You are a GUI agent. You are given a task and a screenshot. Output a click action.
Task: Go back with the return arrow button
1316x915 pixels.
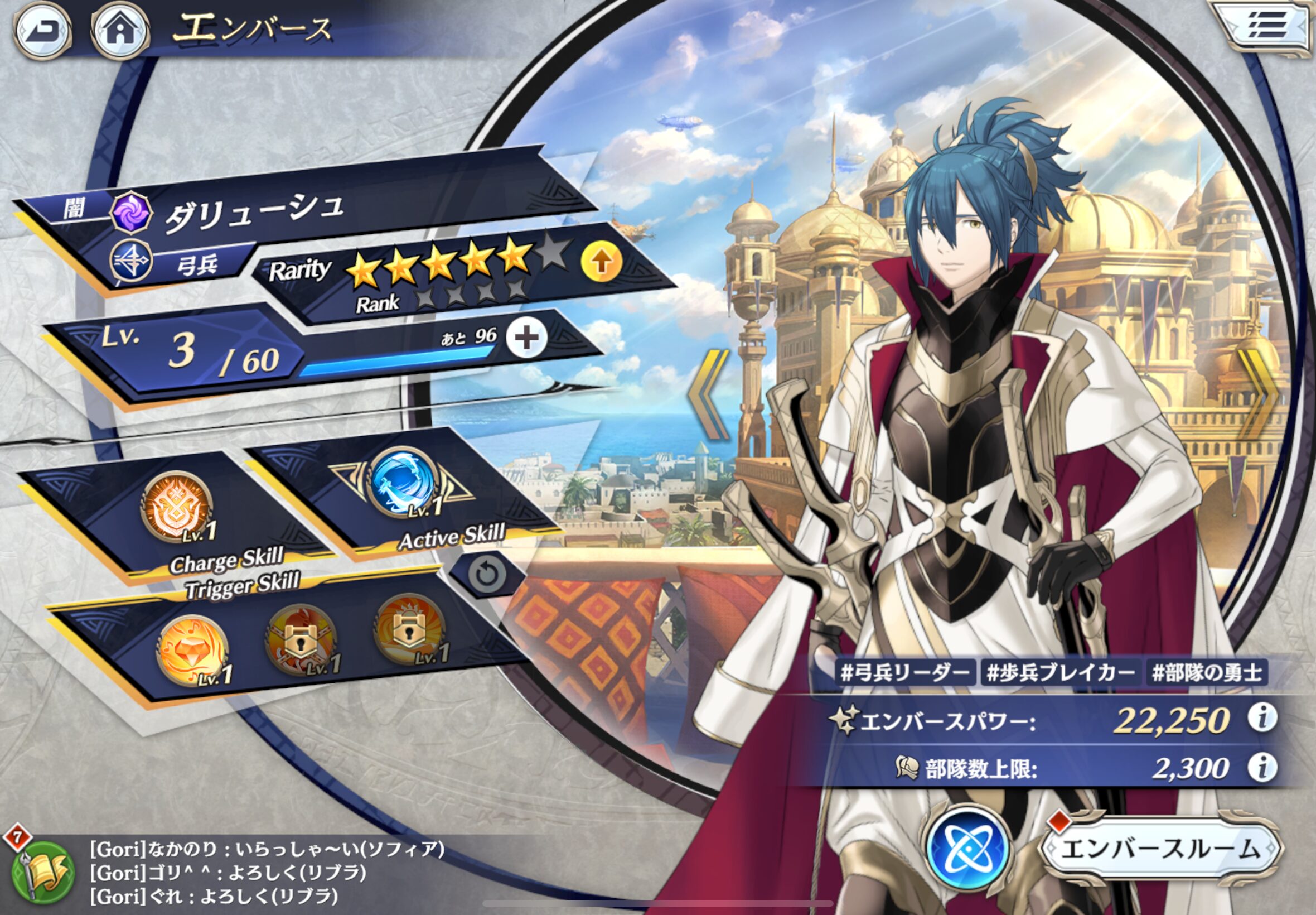[42, 30]
